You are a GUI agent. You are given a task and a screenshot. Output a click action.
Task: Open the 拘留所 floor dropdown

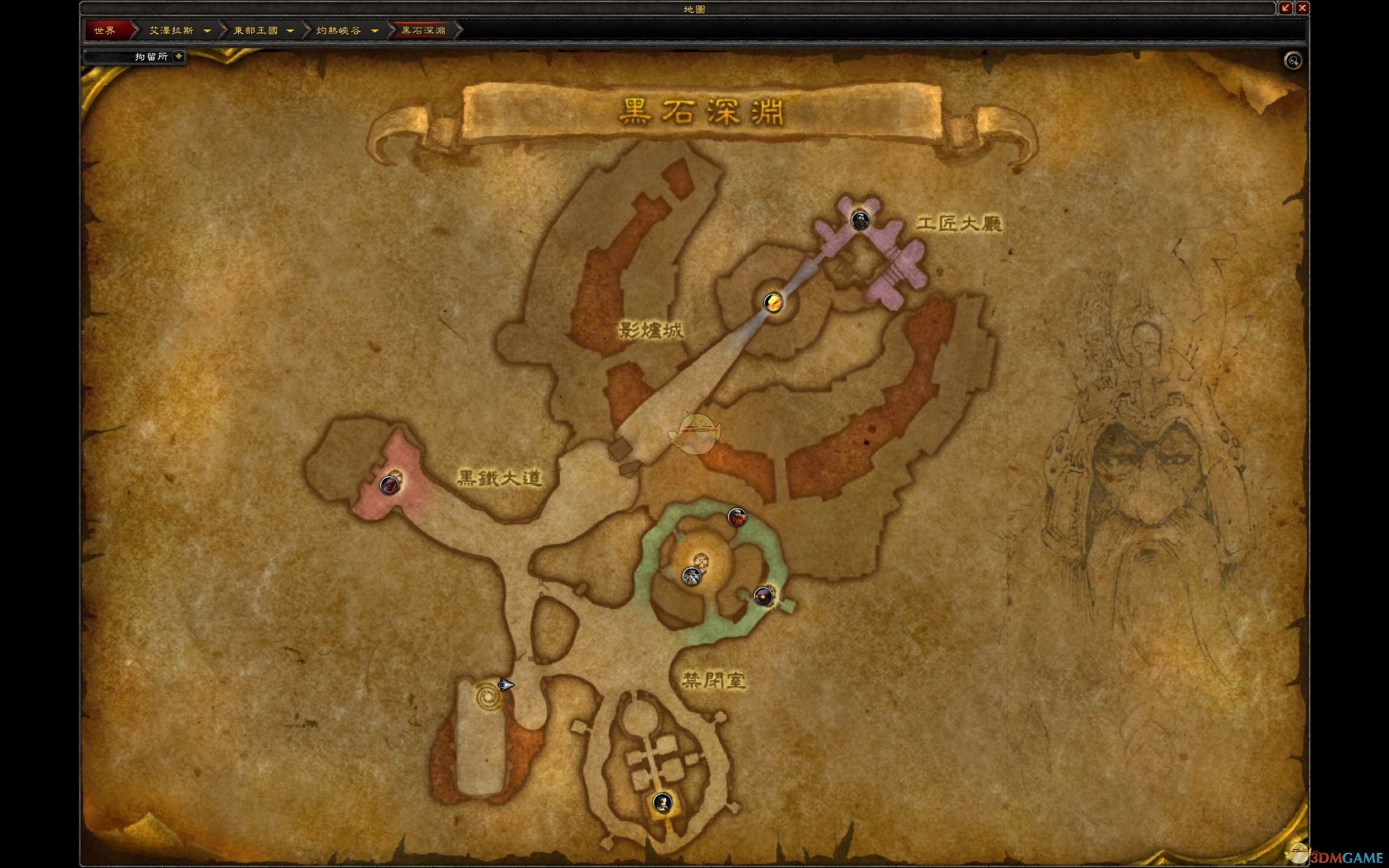coord(179,56)
